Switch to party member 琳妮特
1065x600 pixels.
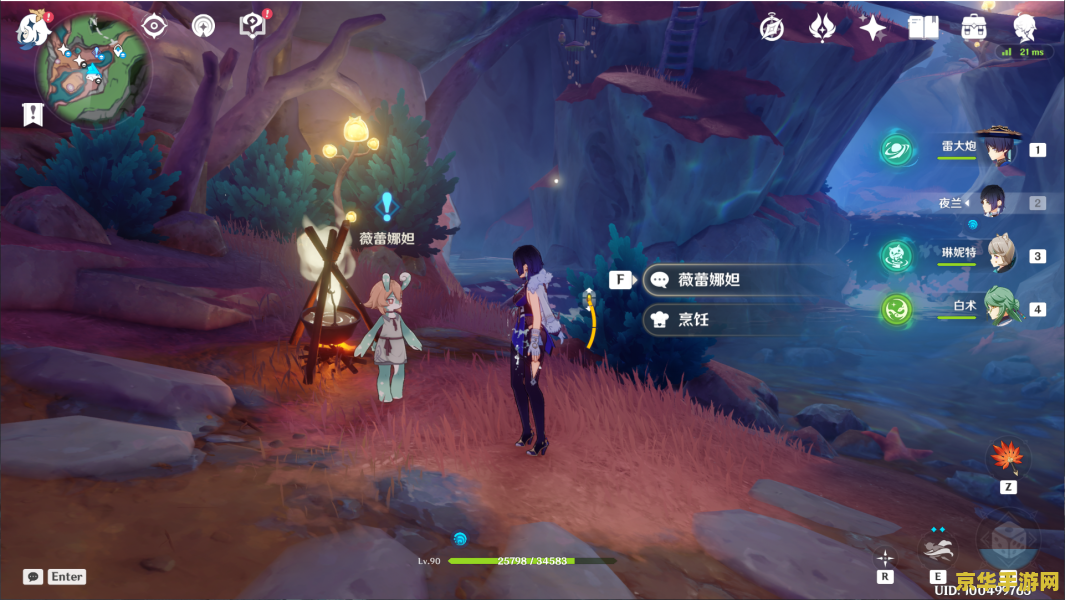point(1000,255)
